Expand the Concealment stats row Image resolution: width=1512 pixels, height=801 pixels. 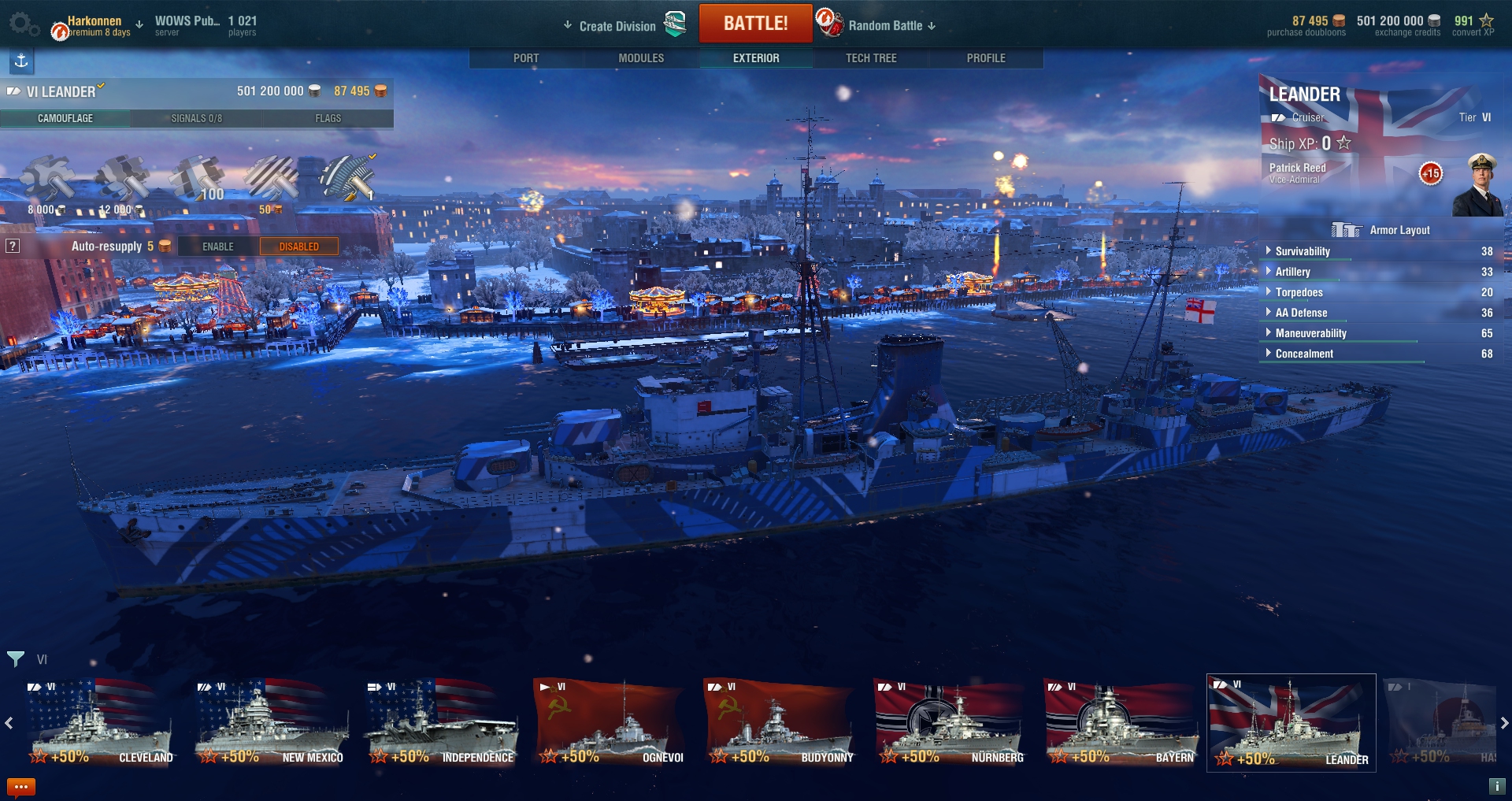[x=1304, y=354]
